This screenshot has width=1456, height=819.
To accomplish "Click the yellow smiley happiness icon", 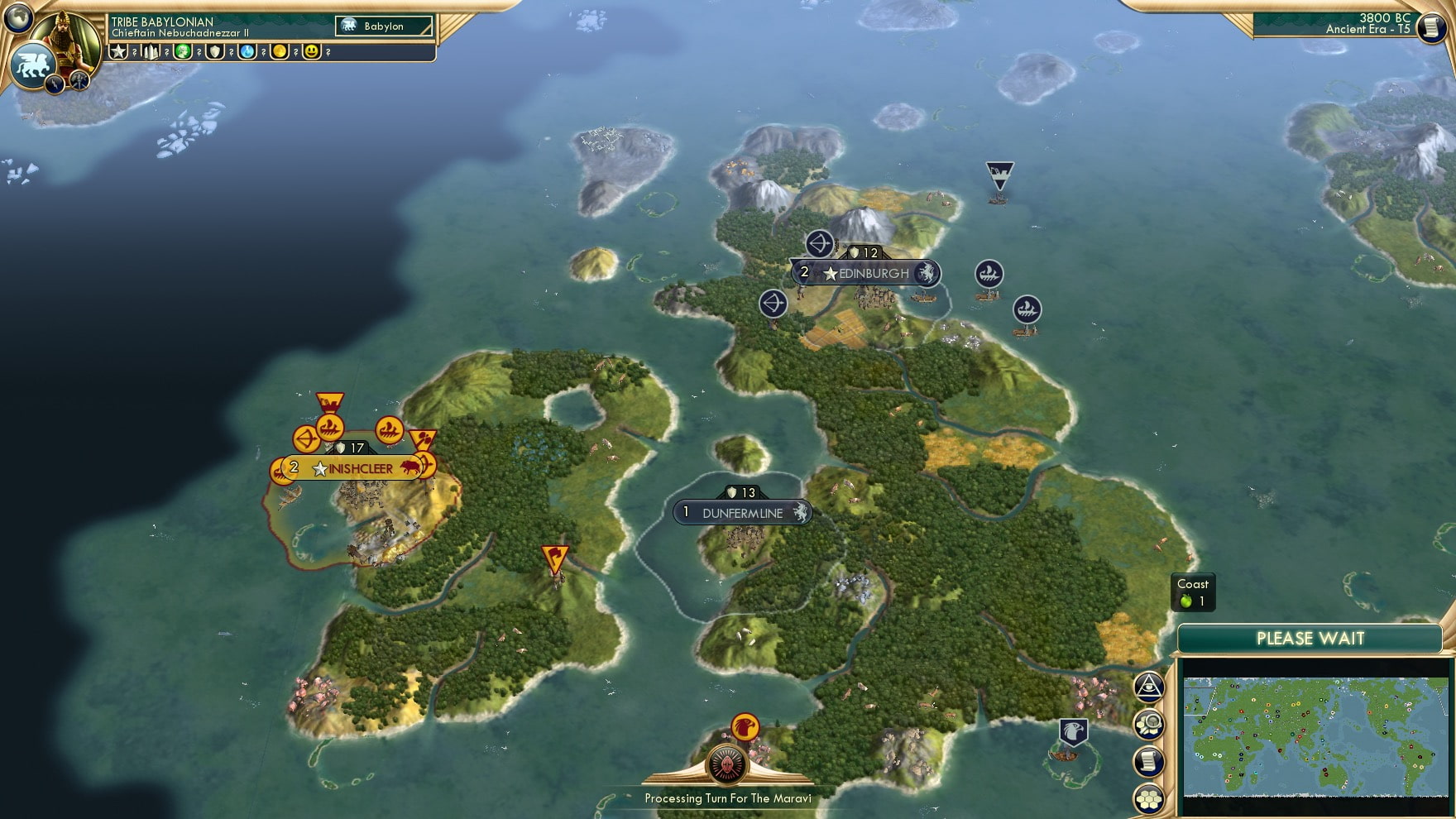I will point(311,51).
